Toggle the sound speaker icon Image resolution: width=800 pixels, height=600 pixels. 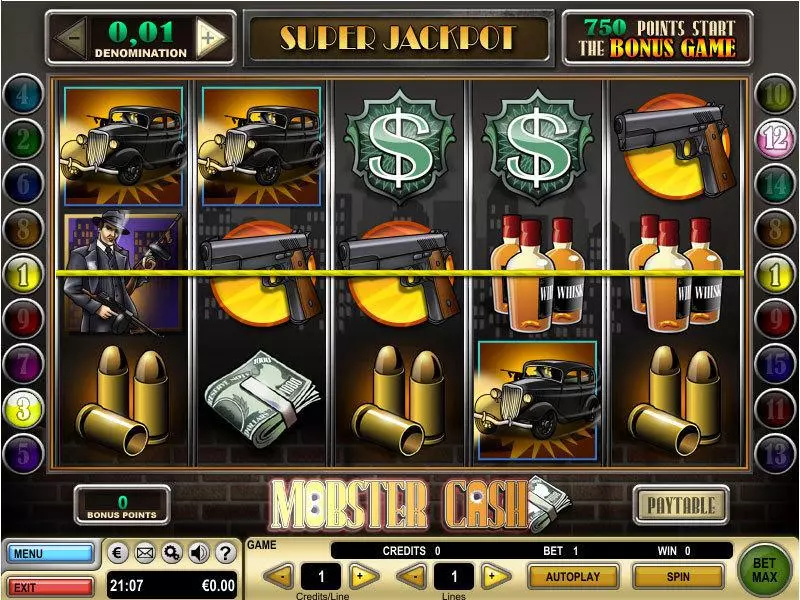[x=198, y=552]
